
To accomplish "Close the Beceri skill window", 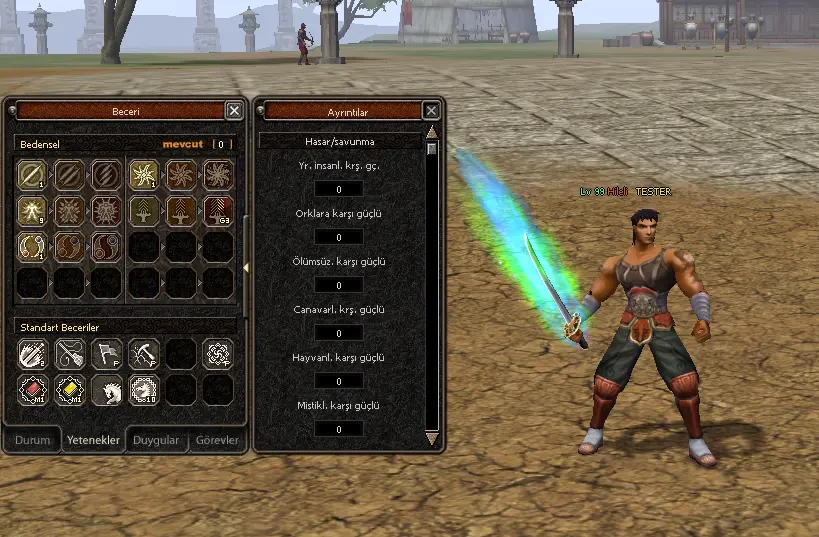I will [234, 111].
